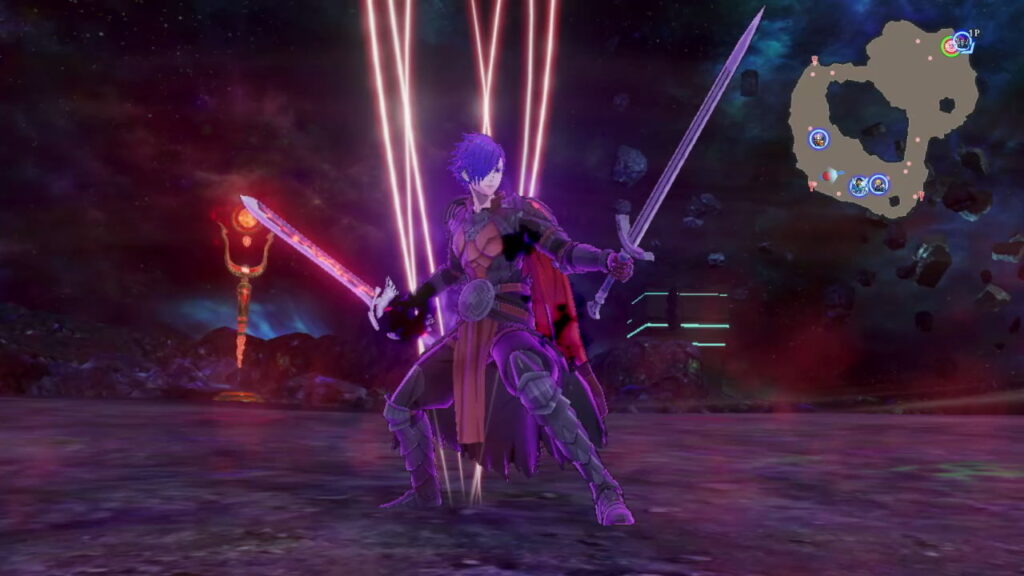The image size is (1024, 576).
Task: Click the red orb marker on the minimap
Action: pos(829,176)
